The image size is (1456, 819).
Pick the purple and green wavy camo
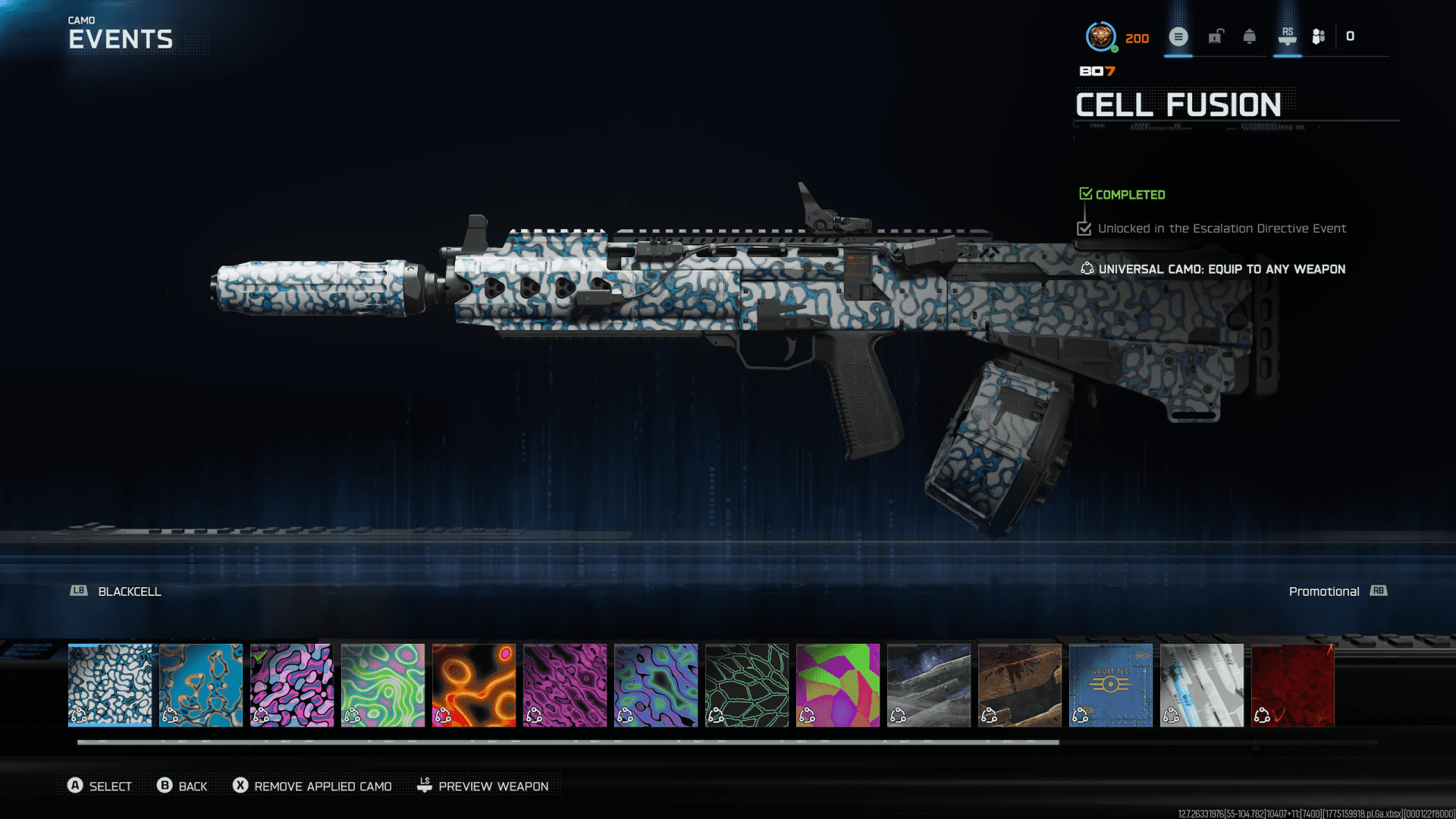click(656, 685)
